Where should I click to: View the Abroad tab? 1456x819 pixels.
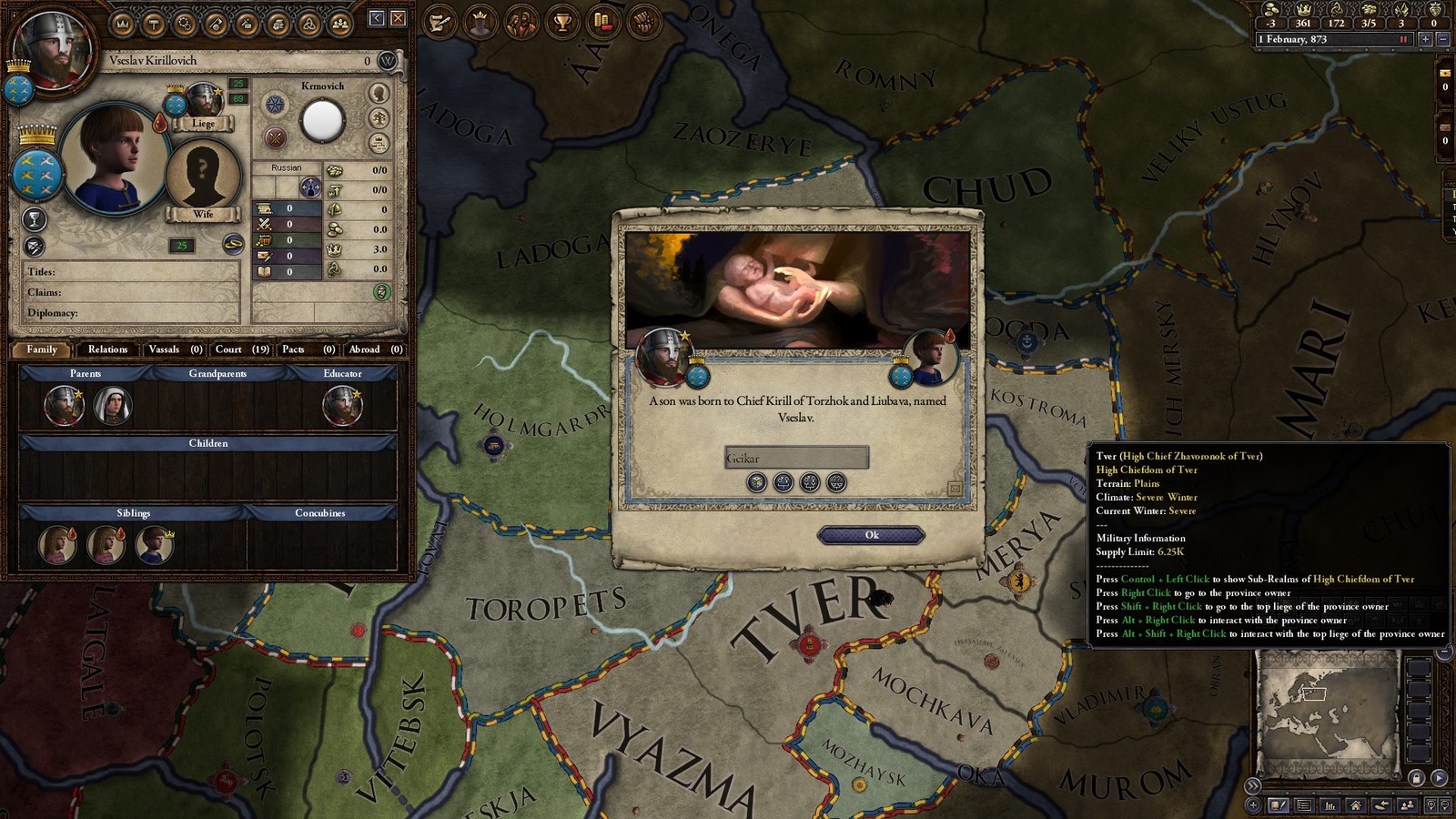tap(375, 349)
